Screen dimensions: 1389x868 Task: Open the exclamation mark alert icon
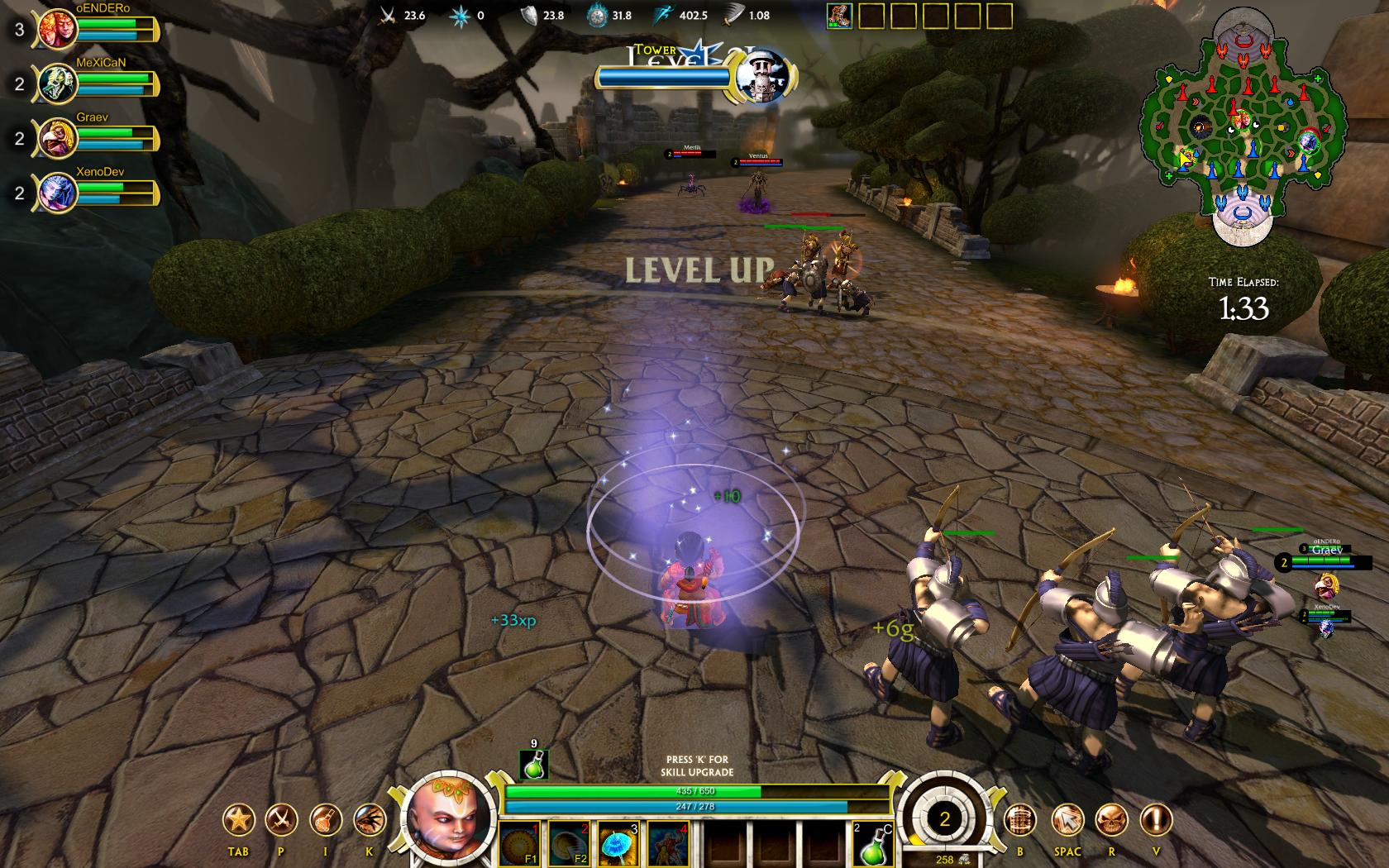tap(1156, 820)
